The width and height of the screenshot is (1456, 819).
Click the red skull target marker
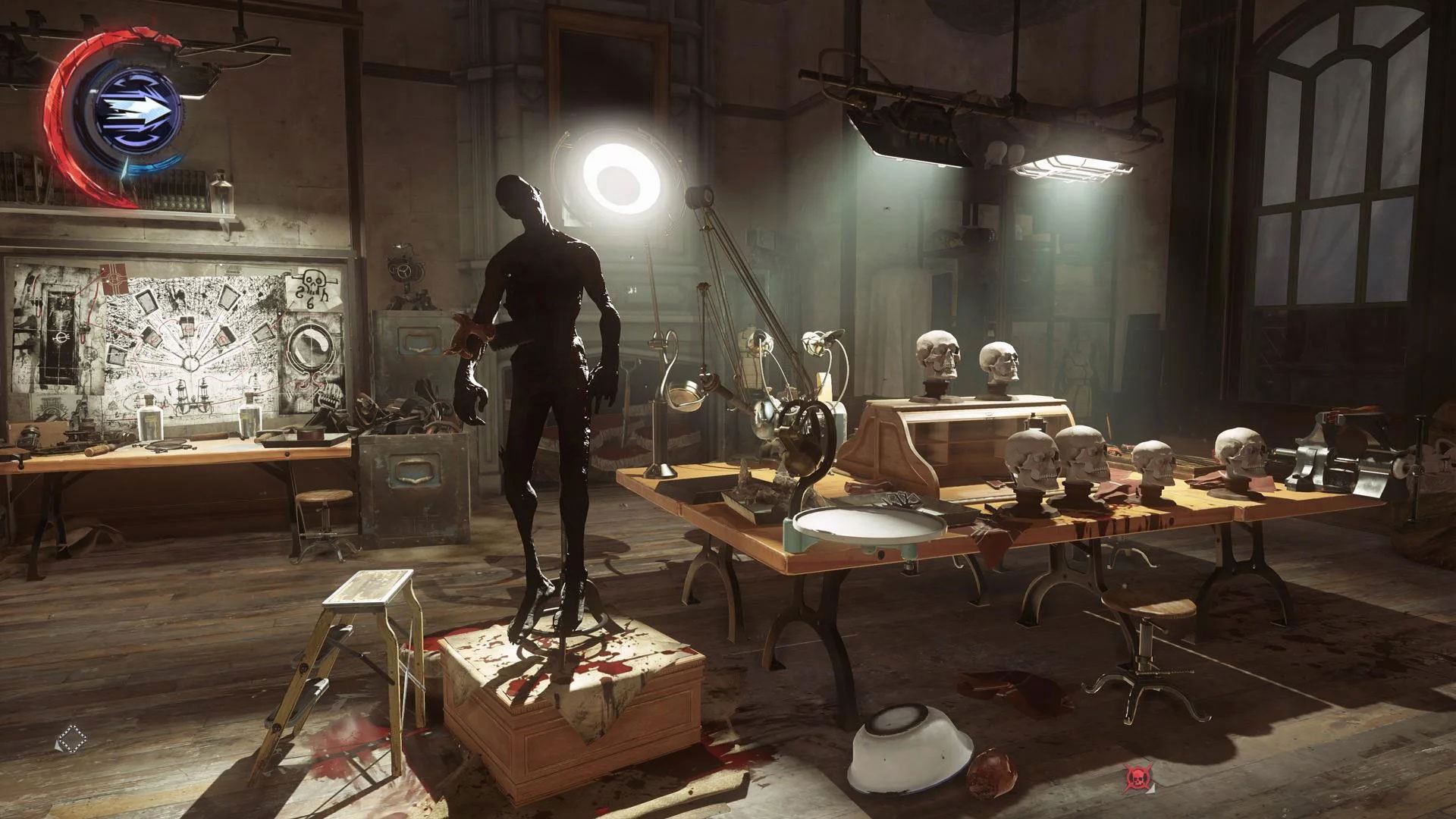click(x=1137, y=777)
